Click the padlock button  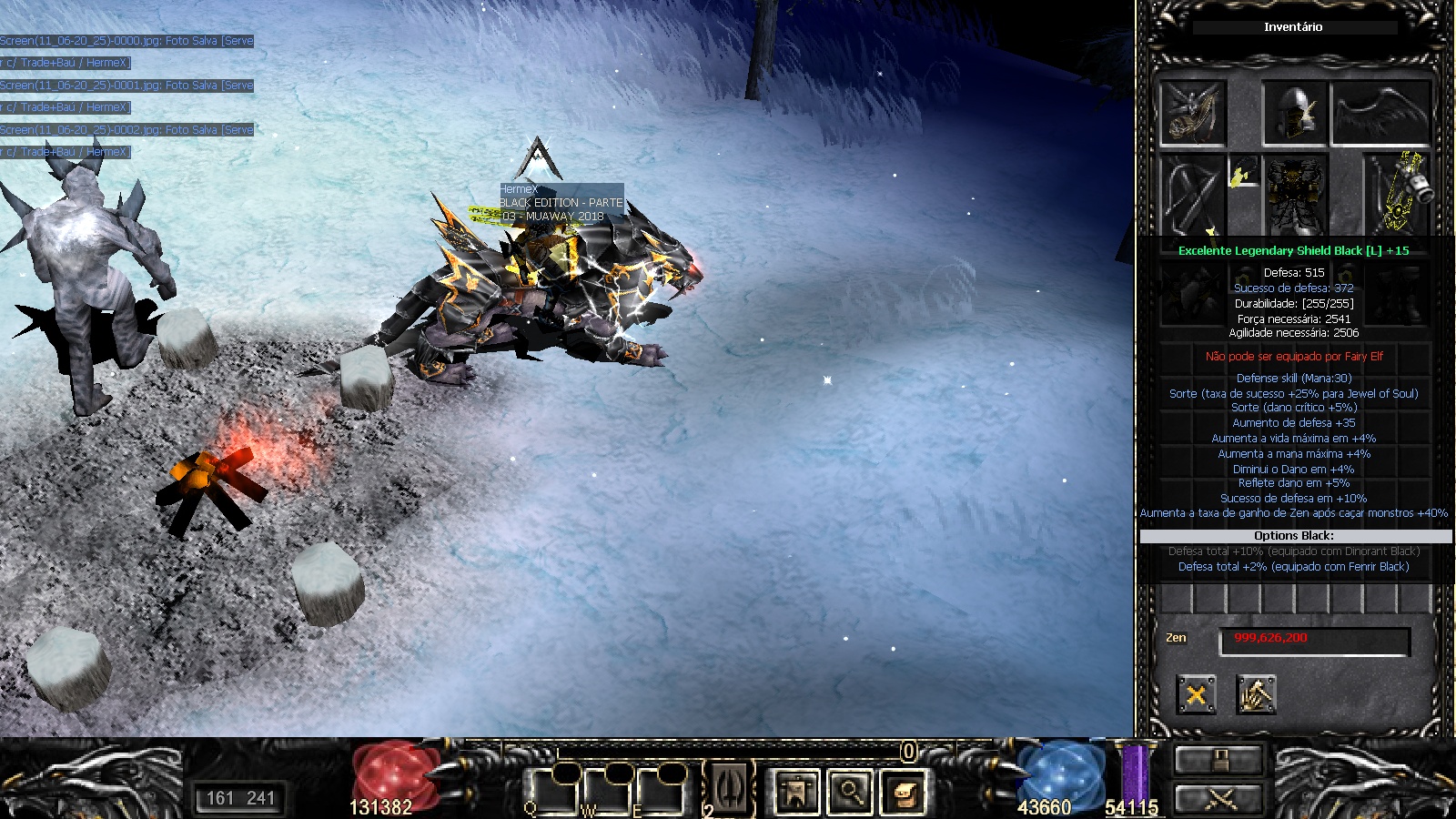tap(1219, 760)
